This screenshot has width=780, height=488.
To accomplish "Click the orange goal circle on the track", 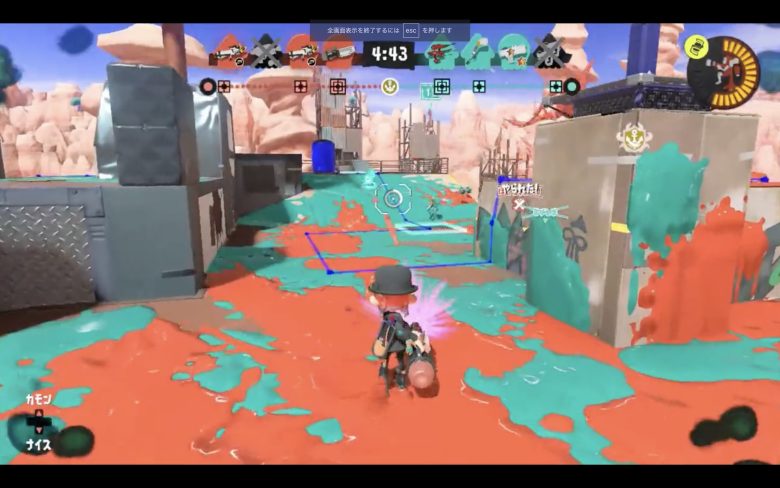I will coord(207,86).
